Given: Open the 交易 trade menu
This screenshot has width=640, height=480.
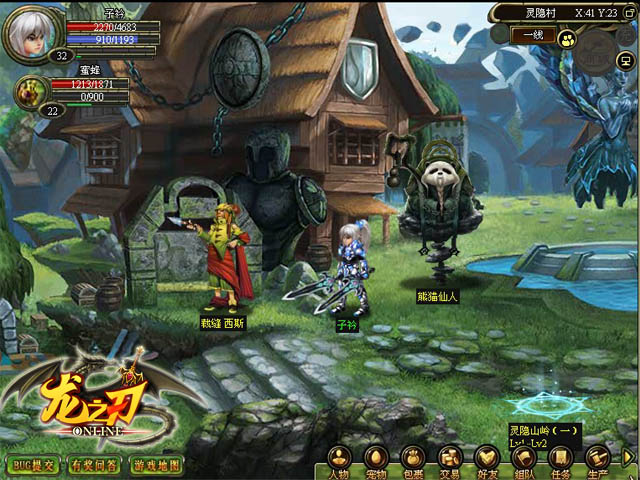Looking at the screenshot, I should coord(450,462).
